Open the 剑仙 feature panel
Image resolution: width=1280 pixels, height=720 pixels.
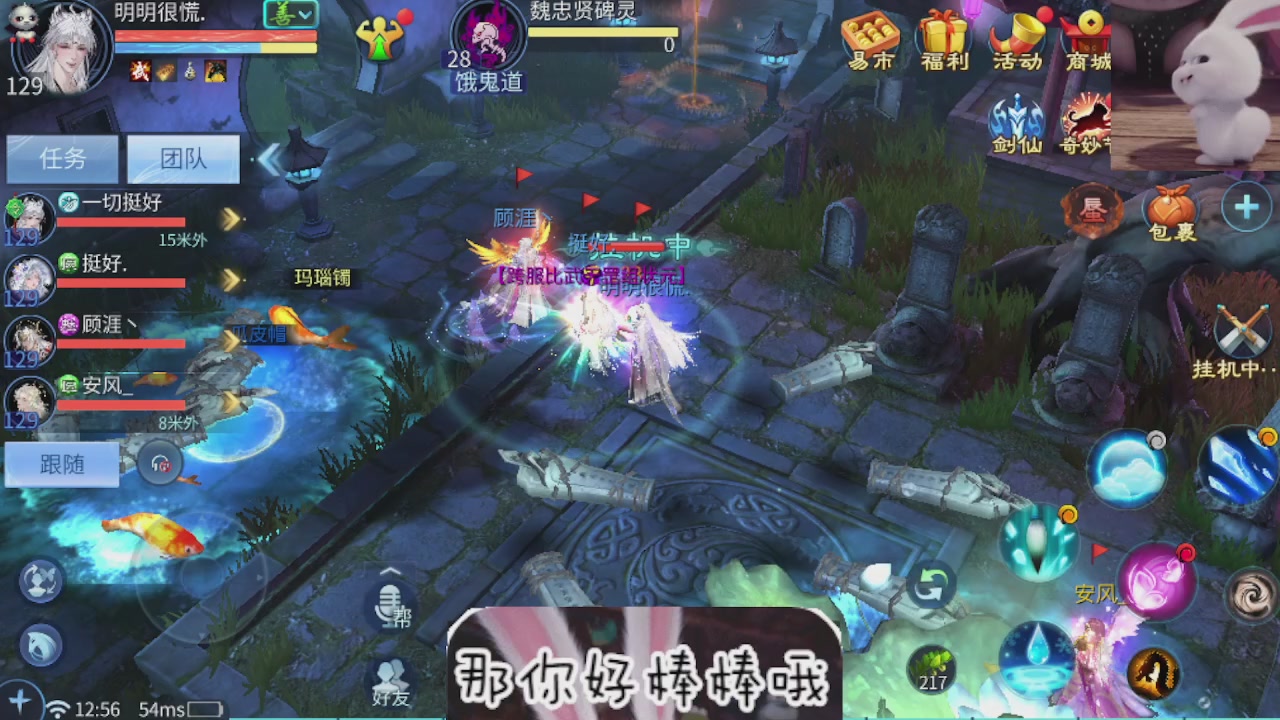click(1018, 120)
